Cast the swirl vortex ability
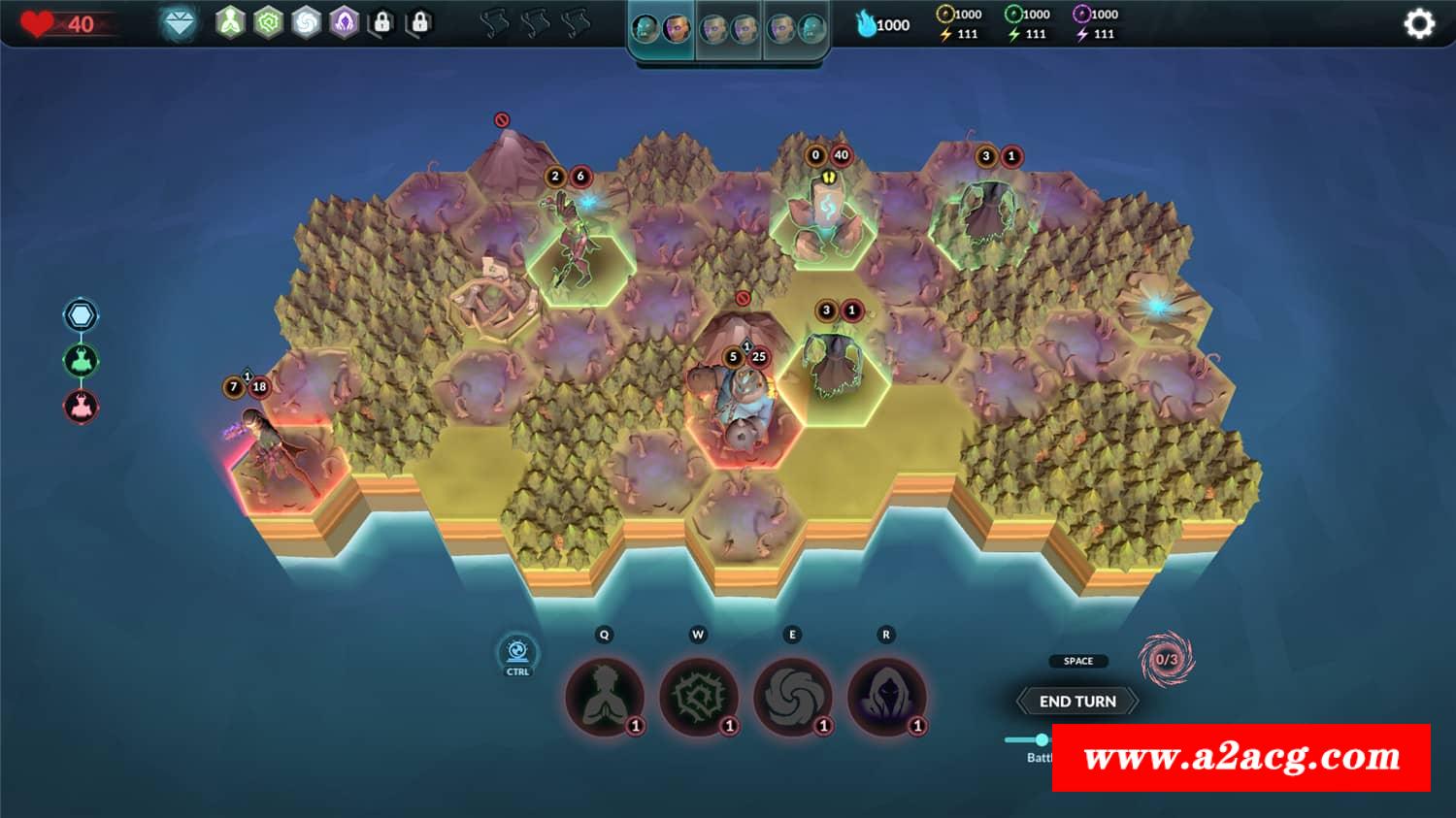 click(x=792, y=697)
